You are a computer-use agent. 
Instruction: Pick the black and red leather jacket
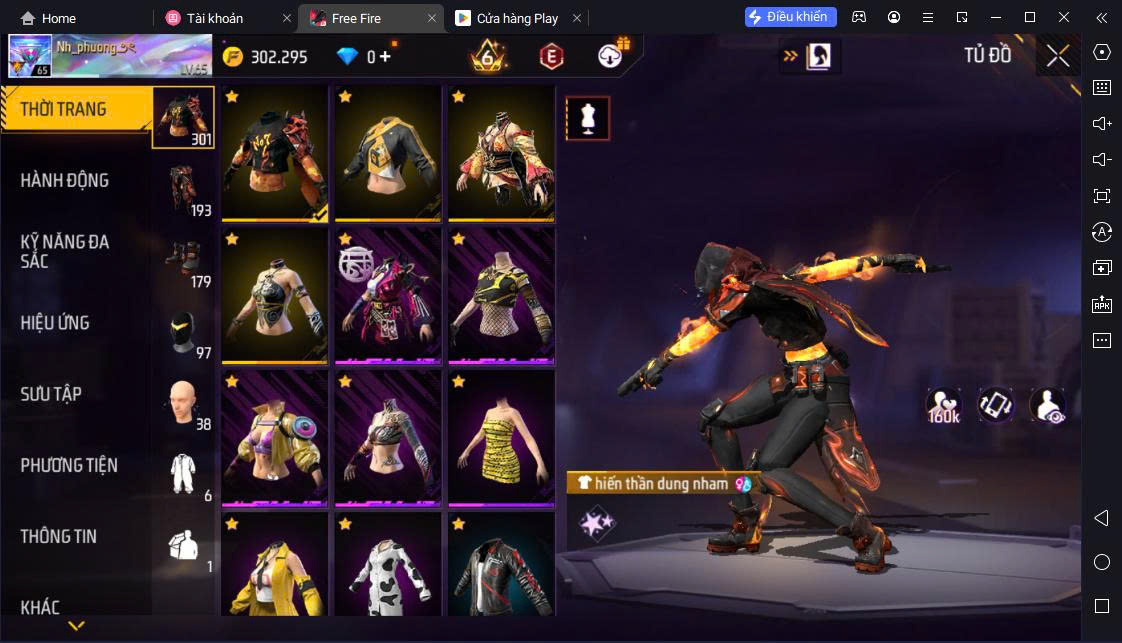500,565
